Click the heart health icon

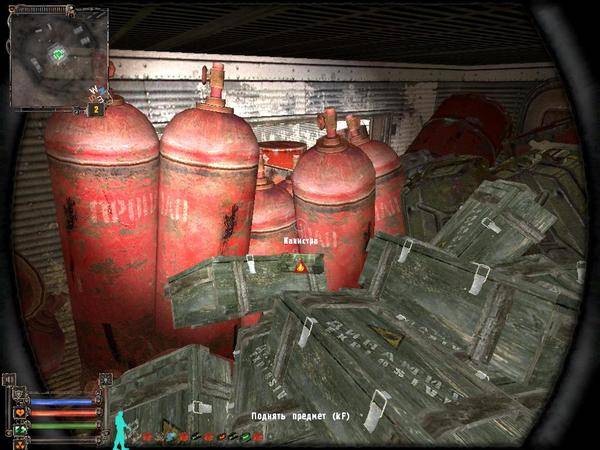click(x=21, y=412)
